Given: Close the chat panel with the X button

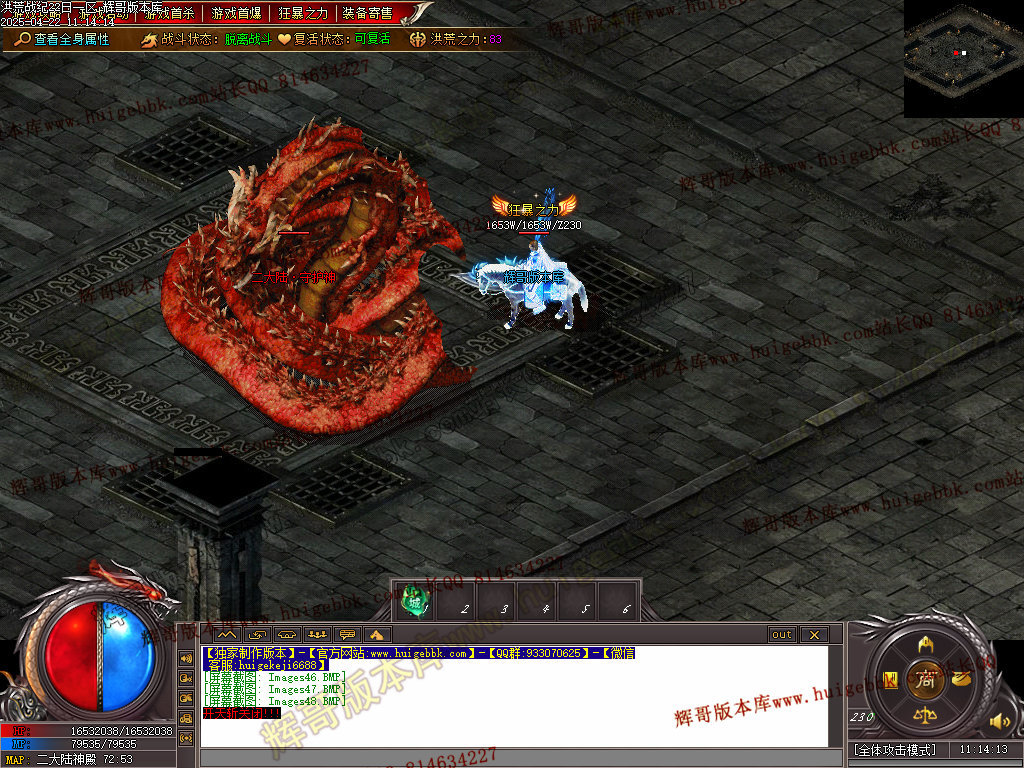Looking at the screenshot, I should pos(814,634).
